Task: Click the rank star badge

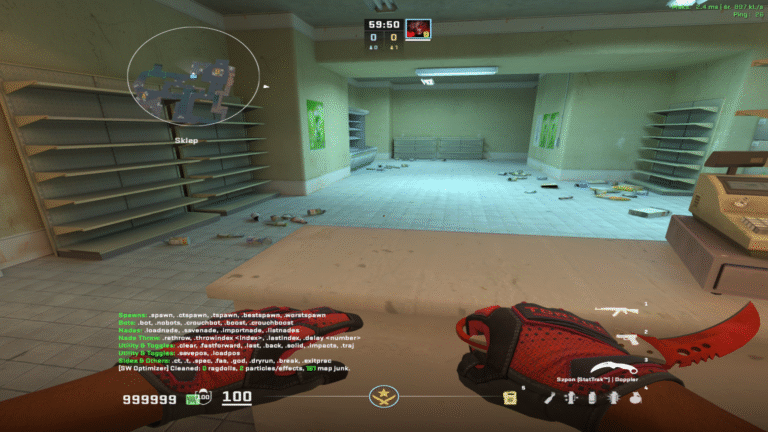Action: pos(383,397)
